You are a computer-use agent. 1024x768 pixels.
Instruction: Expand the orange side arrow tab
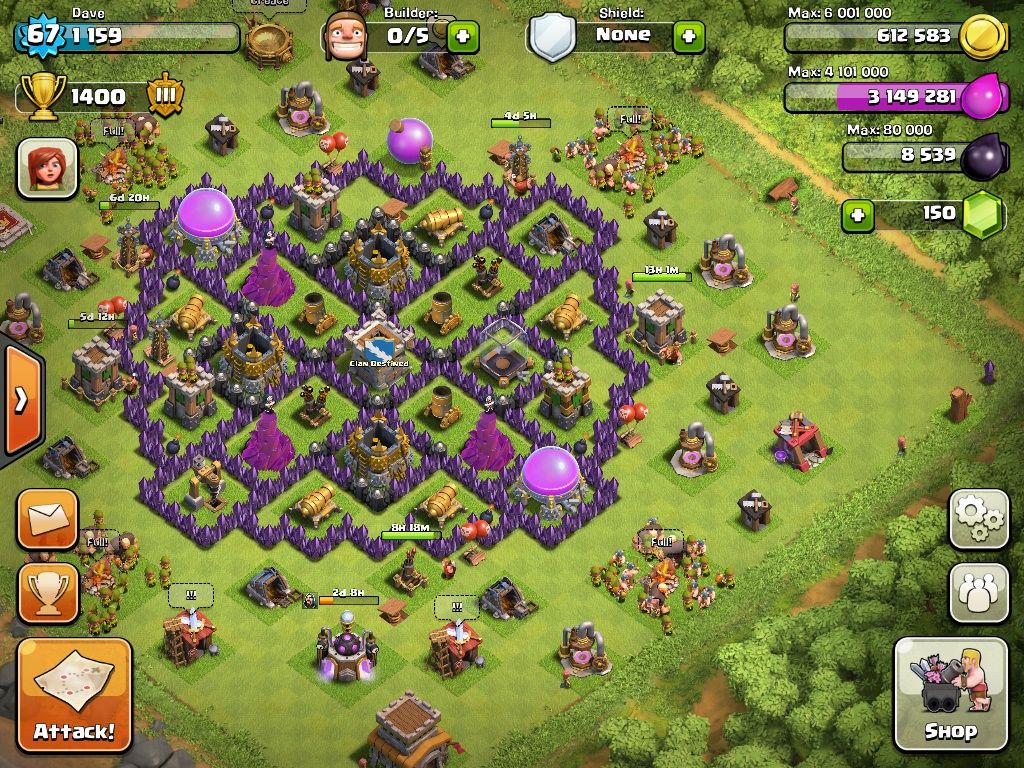(20, 400)
